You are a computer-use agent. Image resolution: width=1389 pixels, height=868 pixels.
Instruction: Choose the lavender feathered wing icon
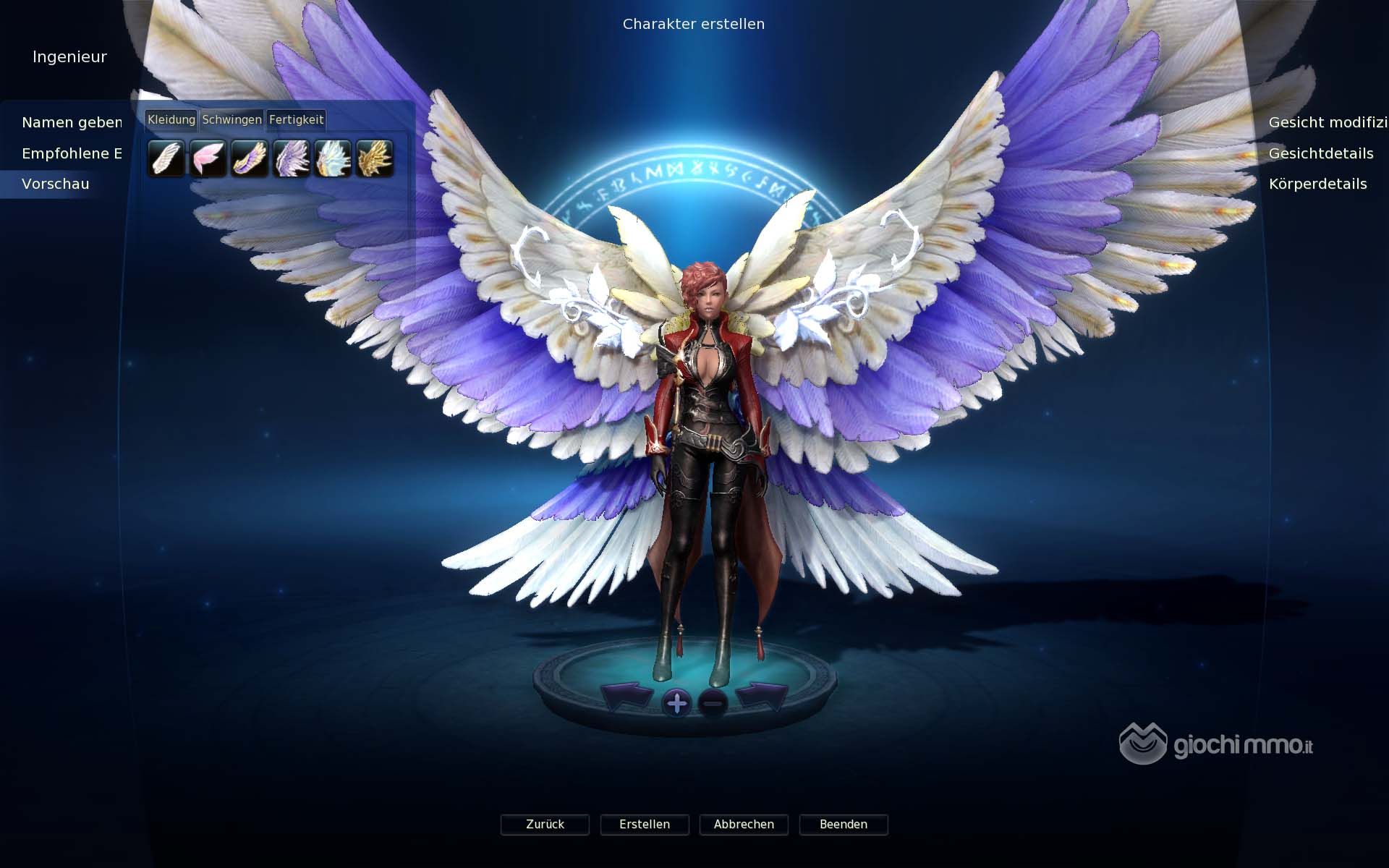[x=292, y=158]
